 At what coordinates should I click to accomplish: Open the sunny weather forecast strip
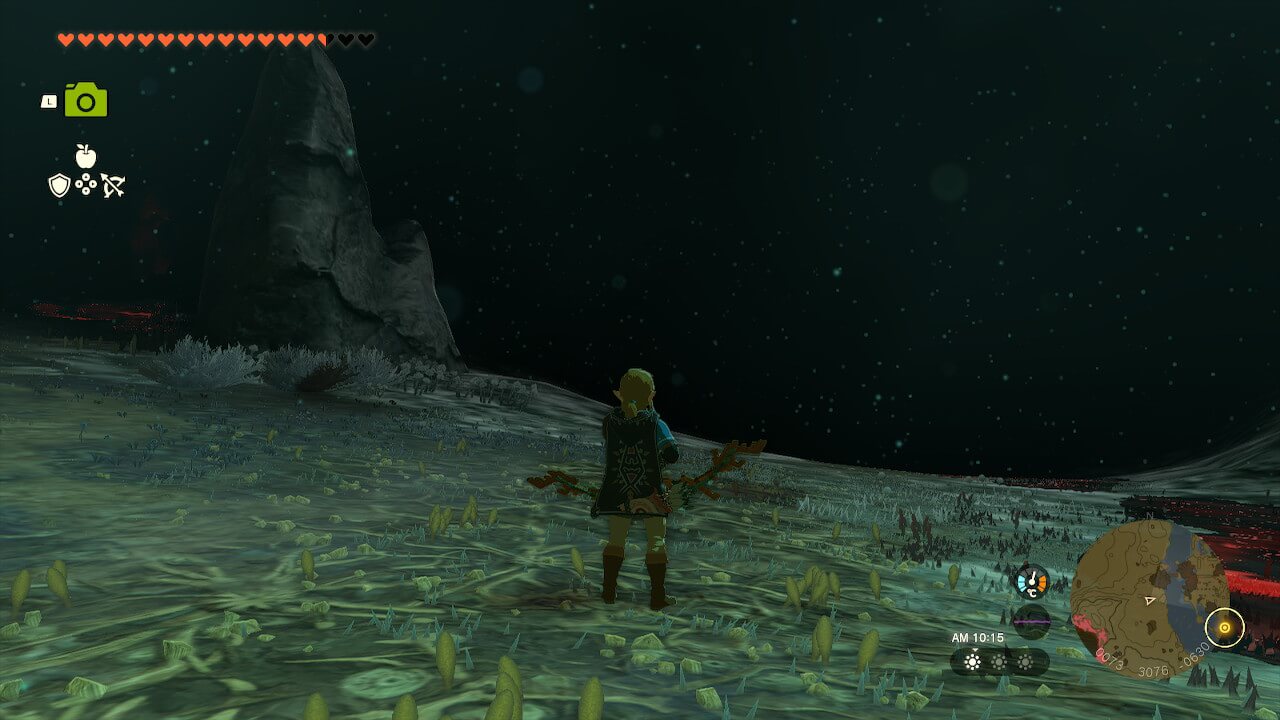pos(999,661)
